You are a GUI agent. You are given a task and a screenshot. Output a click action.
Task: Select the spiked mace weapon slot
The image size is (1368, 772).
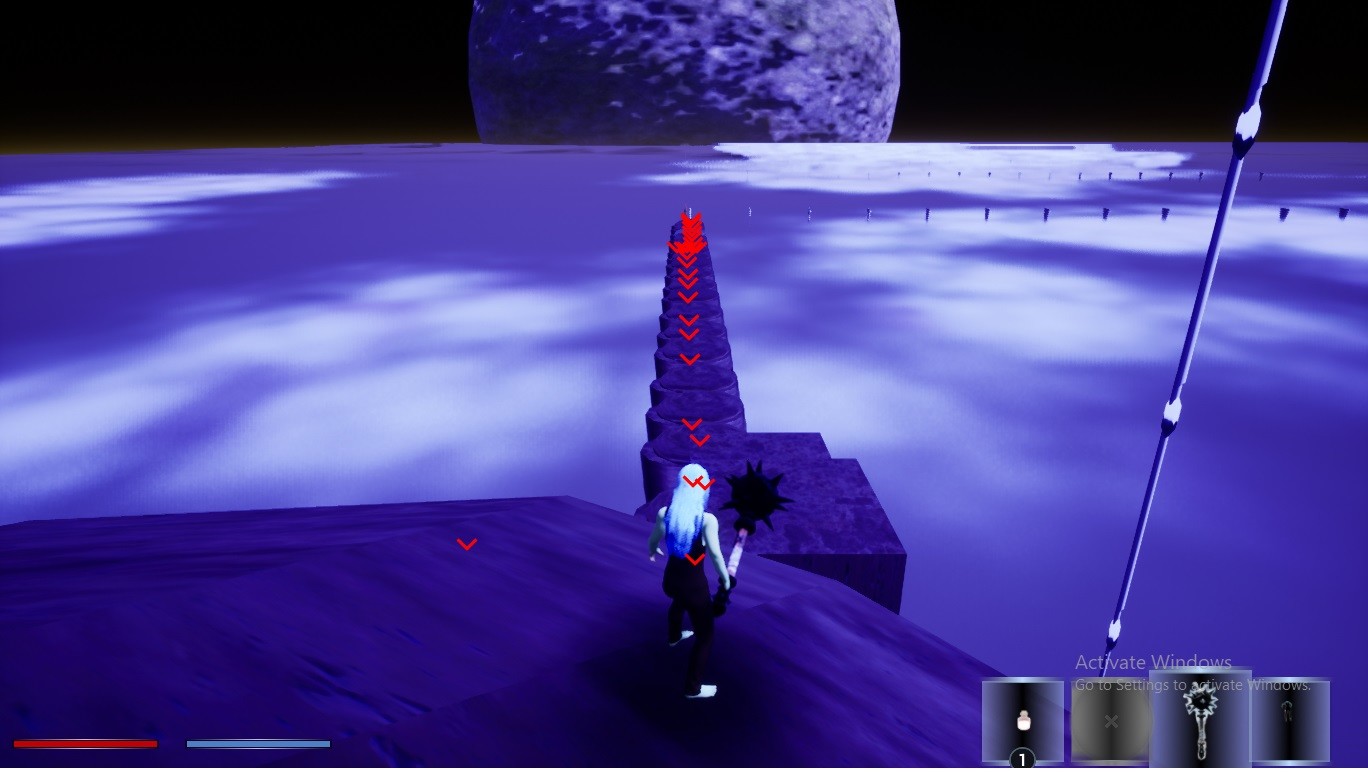click(1199, 715)
